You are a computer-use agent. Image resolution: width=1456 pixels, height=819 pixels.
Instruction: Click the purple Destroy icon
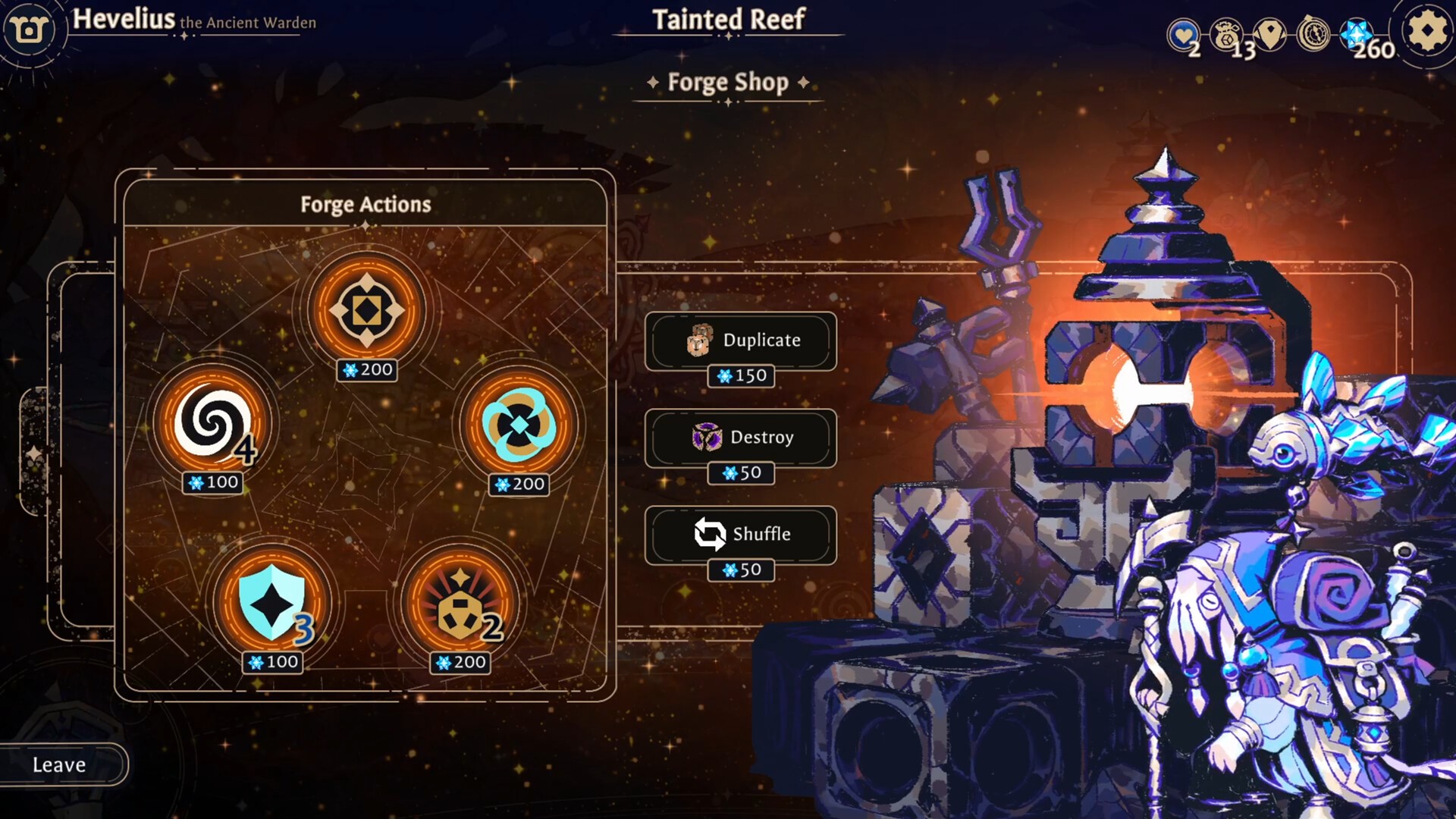[706, 438]
